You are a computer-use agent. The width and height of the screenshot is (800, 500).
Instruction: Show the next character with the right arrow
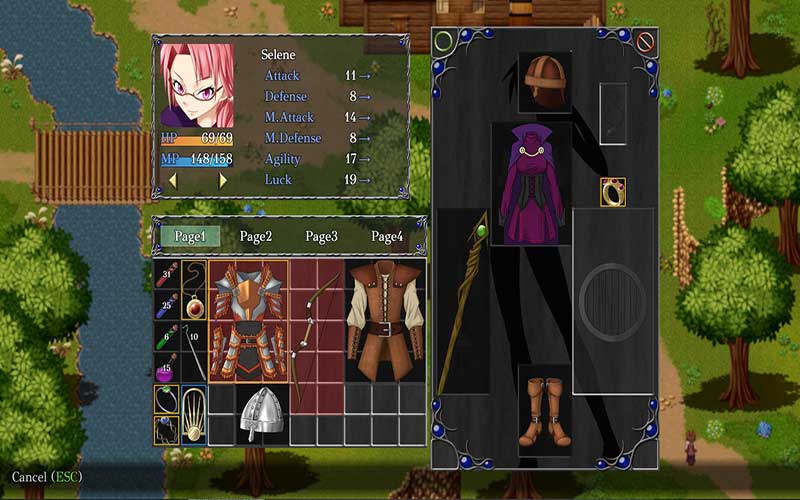point(223,181)
